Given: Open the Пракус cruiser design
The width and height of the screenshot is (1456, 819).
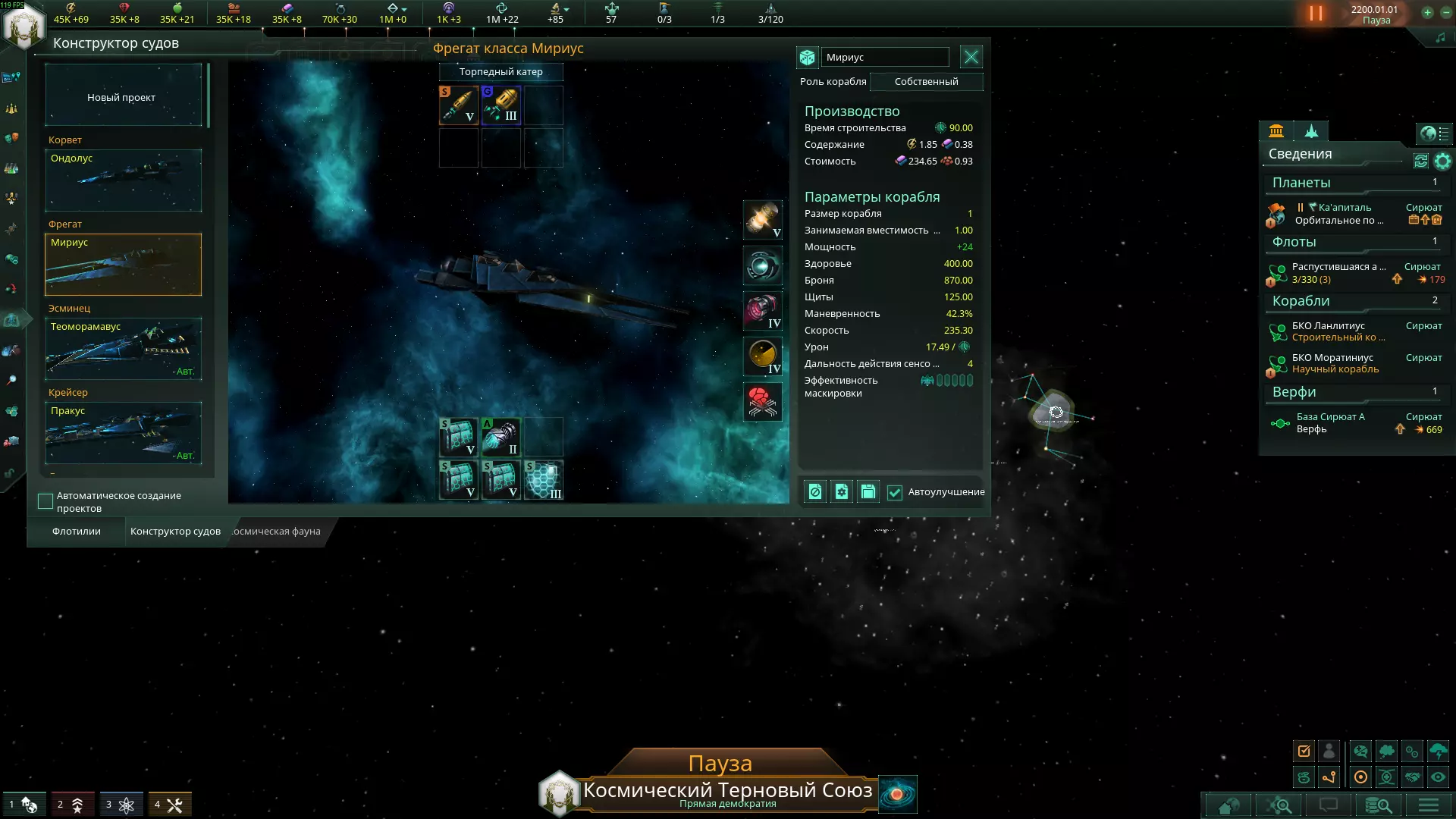Looking at the screenshot, I should tap(123, 432).
